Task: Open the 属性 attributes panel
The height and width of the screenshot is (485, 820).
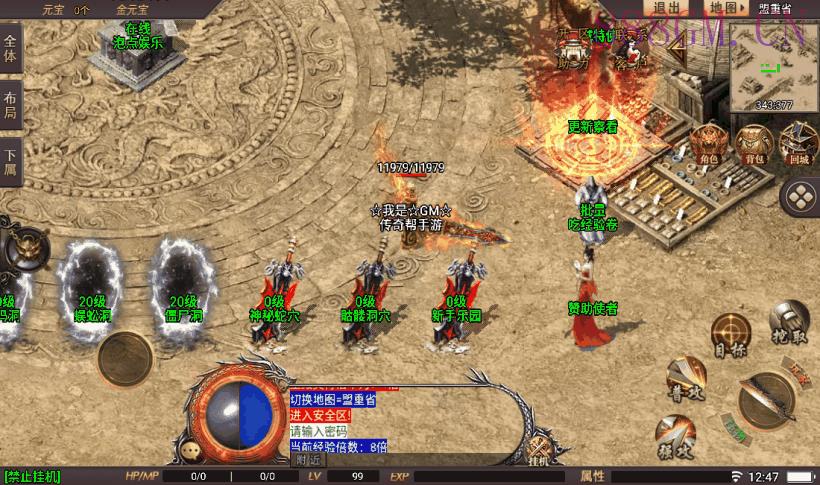Action: [x=595, y=476]
